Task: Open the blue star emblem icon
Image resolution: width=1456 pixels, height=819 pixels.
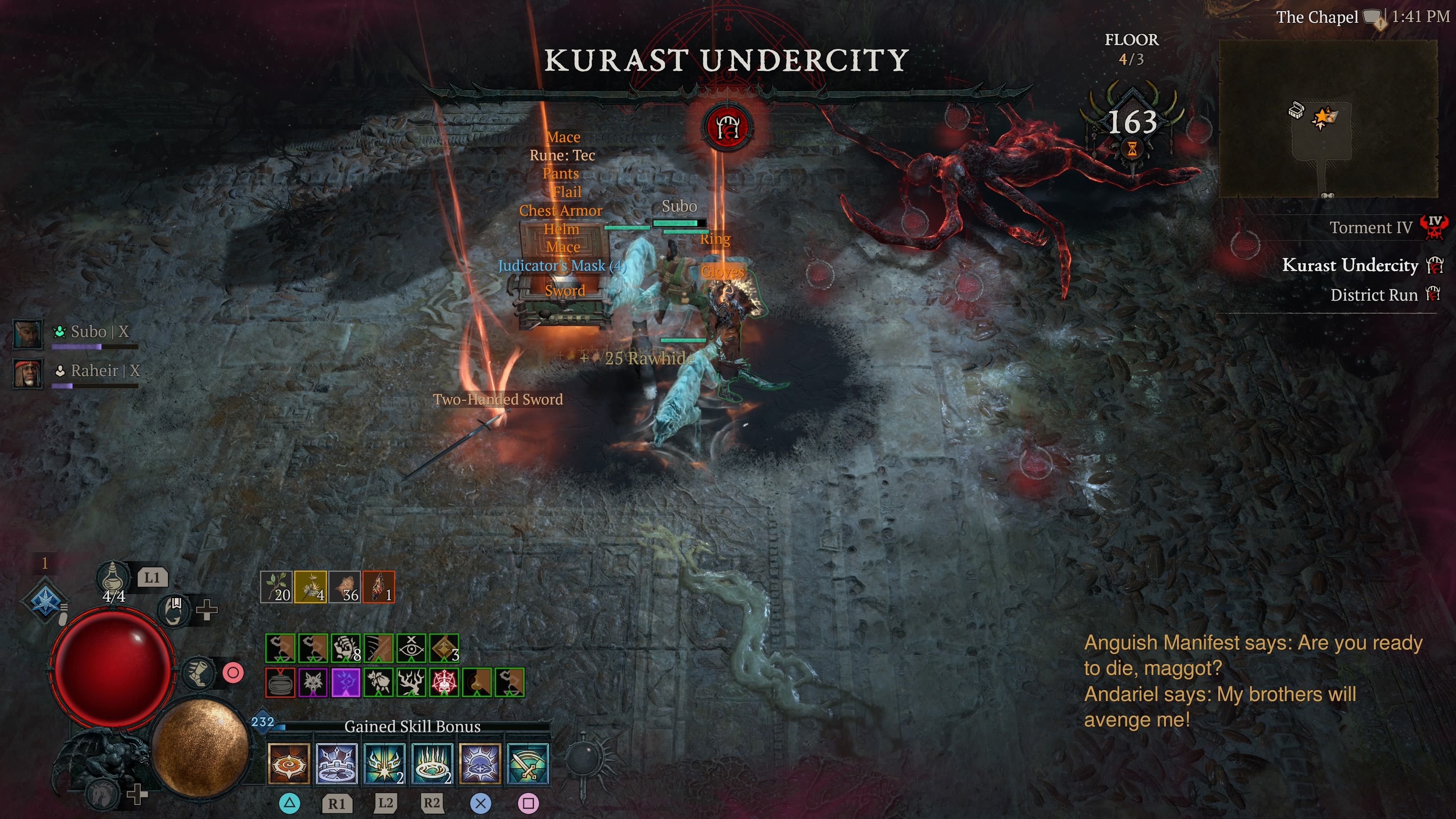Action: point(45,600)
